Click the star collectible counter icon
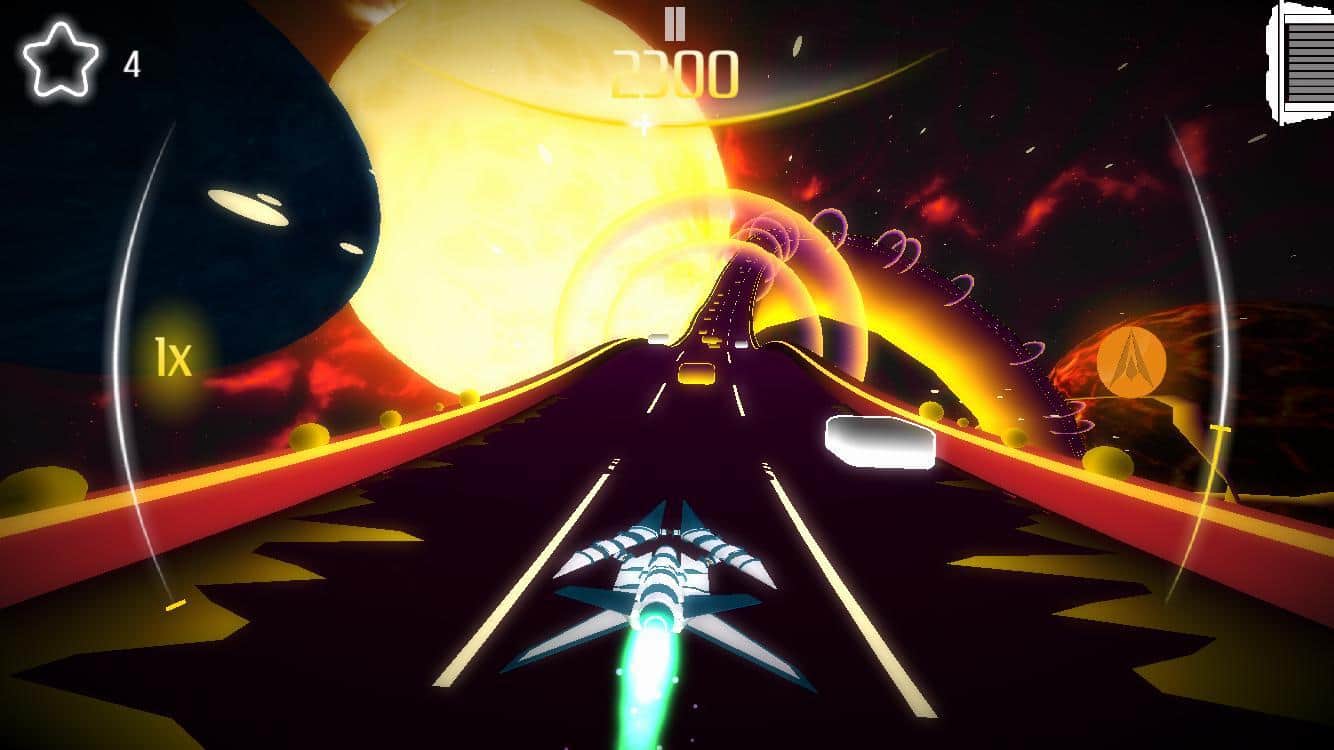The width and height of the screenshot is (1334, 750). pos(61,59)
